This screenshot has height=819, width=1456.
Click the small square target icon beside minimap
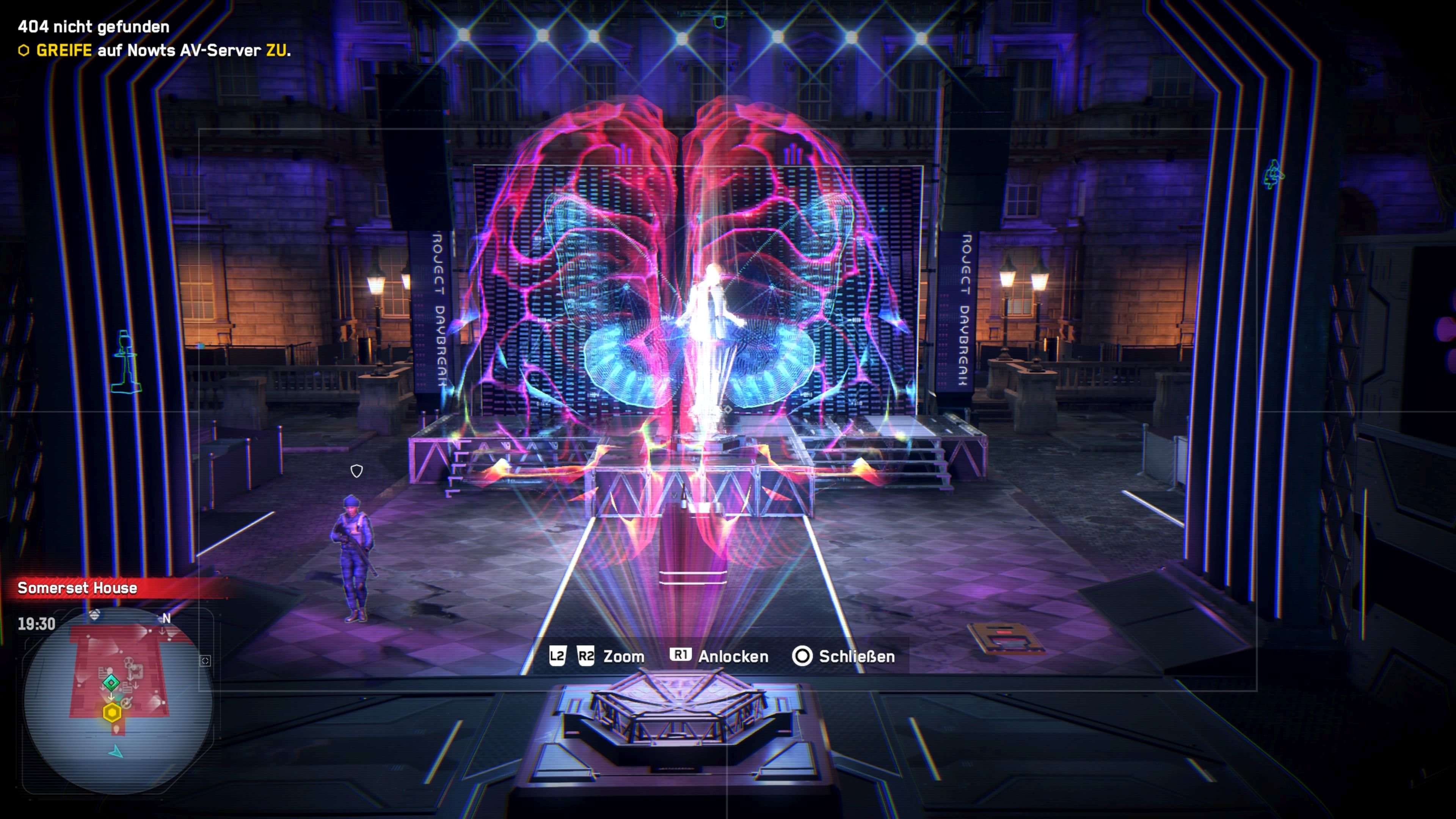tap(205, 661)
